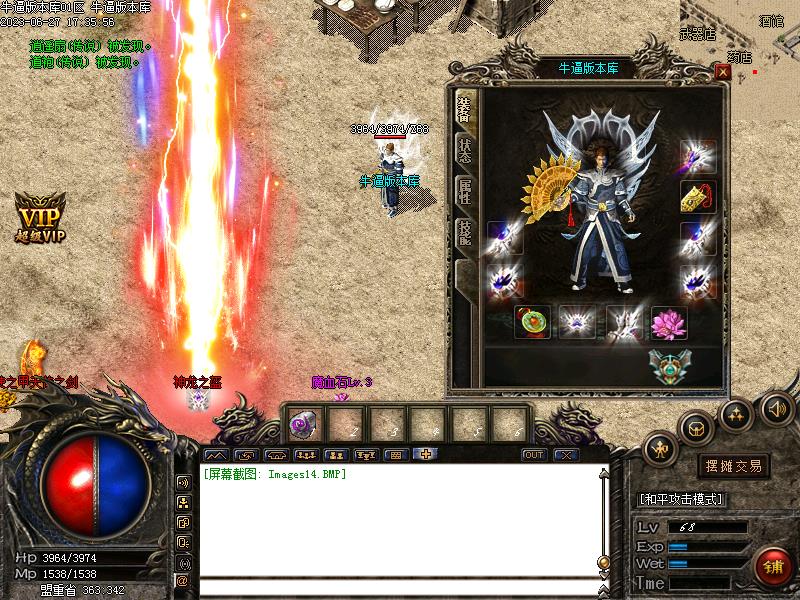Activate the three-star skills round button

click(736, 413)
